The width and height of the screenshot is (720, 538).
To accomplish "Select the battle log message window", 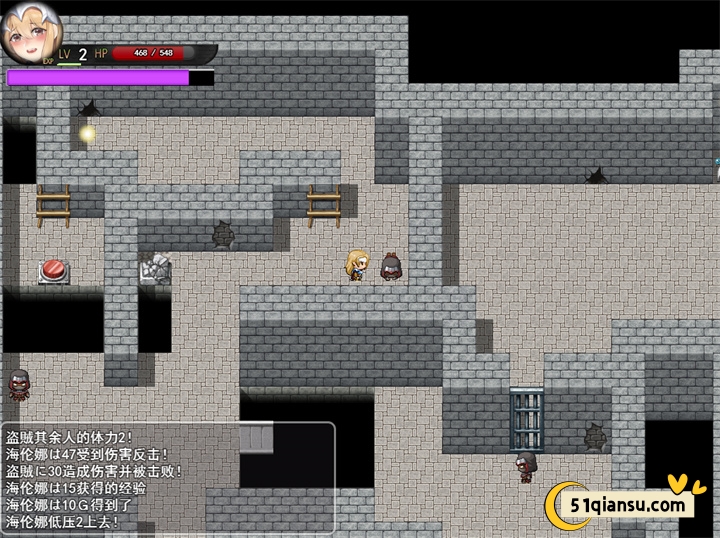I will [x=168, y=476].
